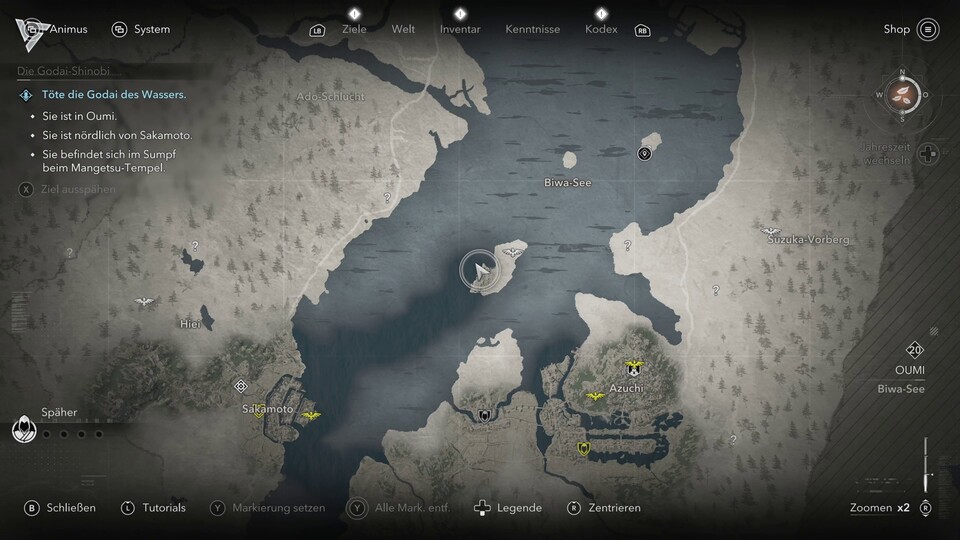Screen dimensions: 960x540
Task: Select the Suzuka-Vorberg viewpoint marker
Action: coord(769,231)
